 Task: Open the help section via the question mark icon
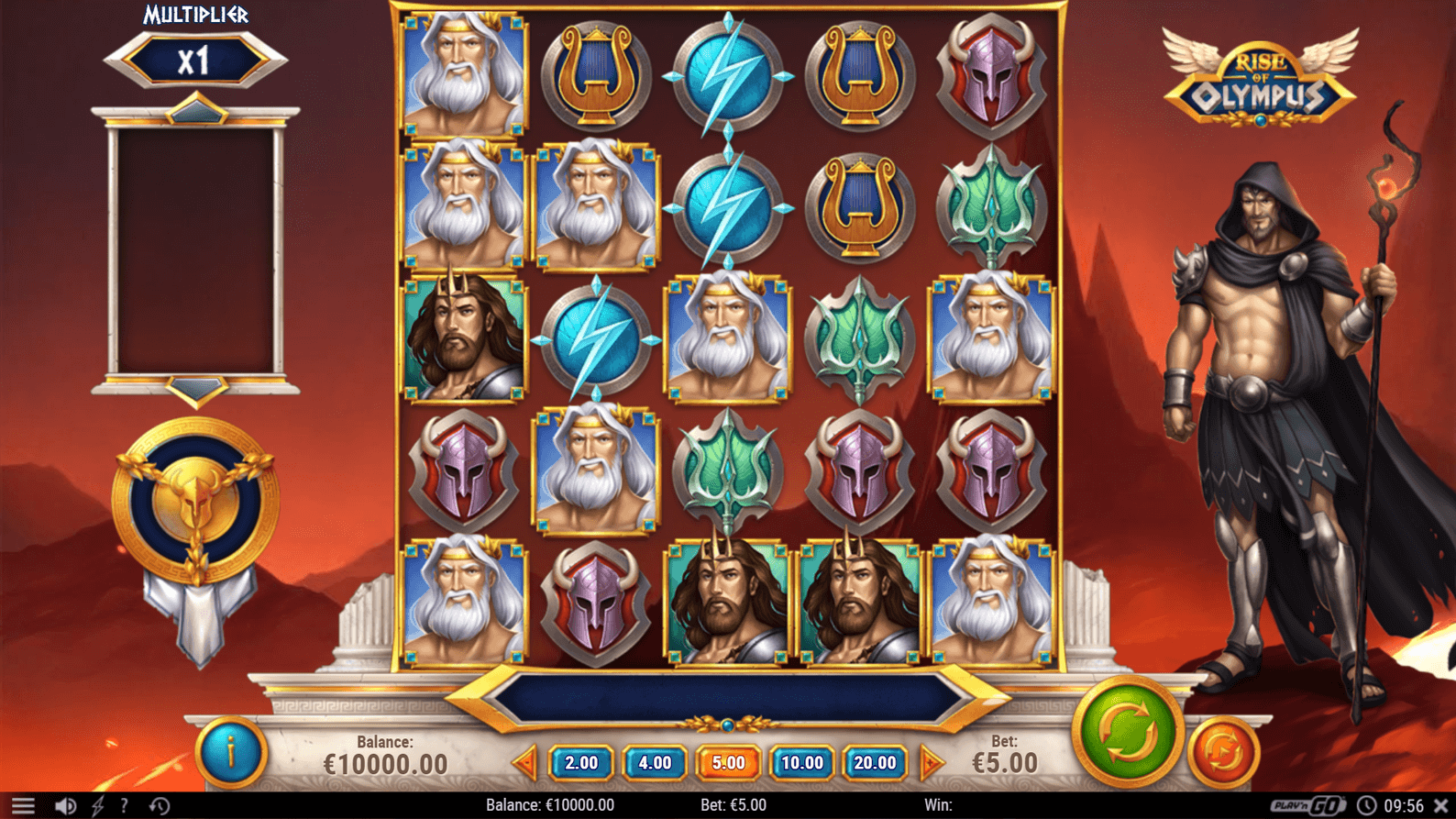click(x=126, y=803)
